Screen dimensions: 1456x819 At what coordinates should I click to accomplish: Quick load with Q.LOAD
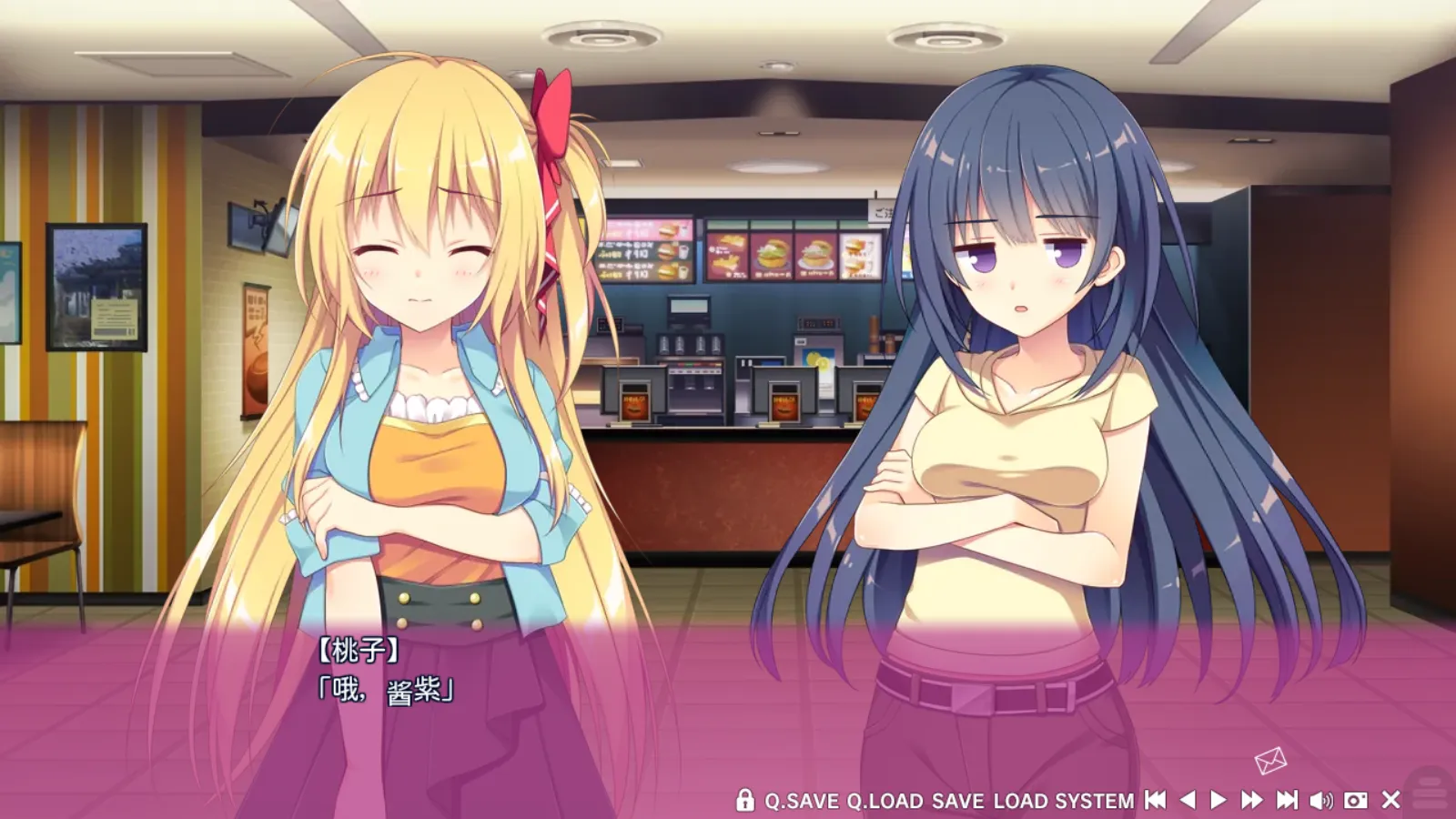[885, 801]
